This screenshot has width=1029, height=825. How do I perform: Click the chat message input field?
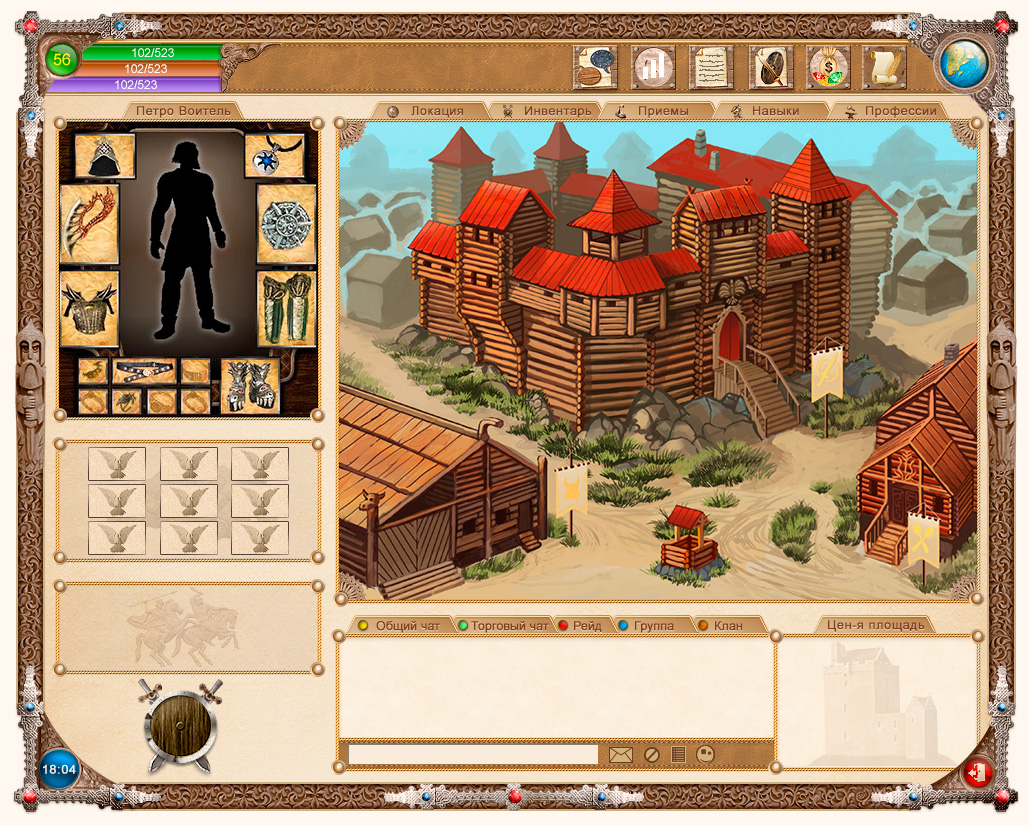[472, 754]
